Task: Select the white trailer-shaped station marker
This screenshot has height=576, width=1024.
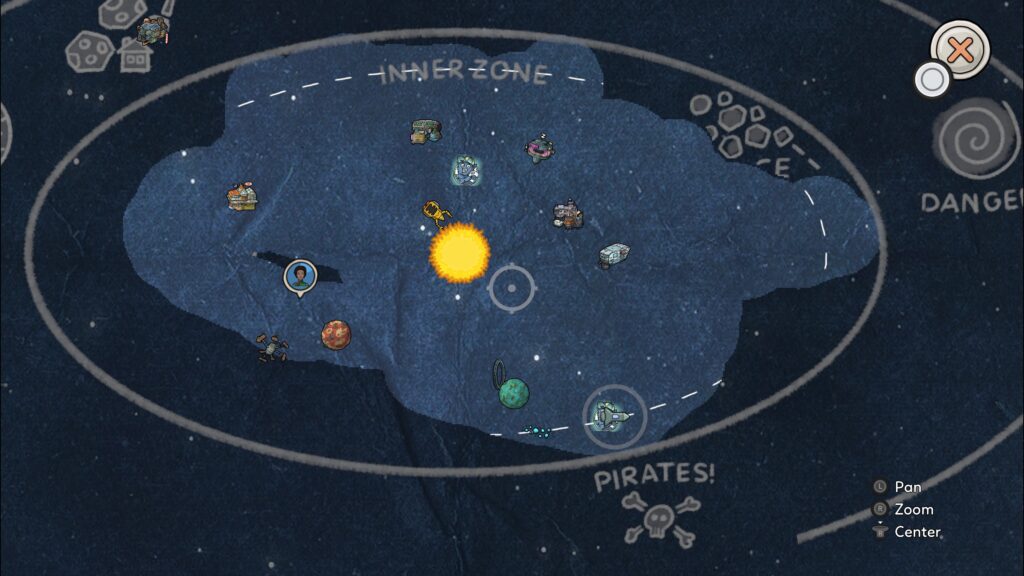Action: pyautogui.click(x=612, y=255)
